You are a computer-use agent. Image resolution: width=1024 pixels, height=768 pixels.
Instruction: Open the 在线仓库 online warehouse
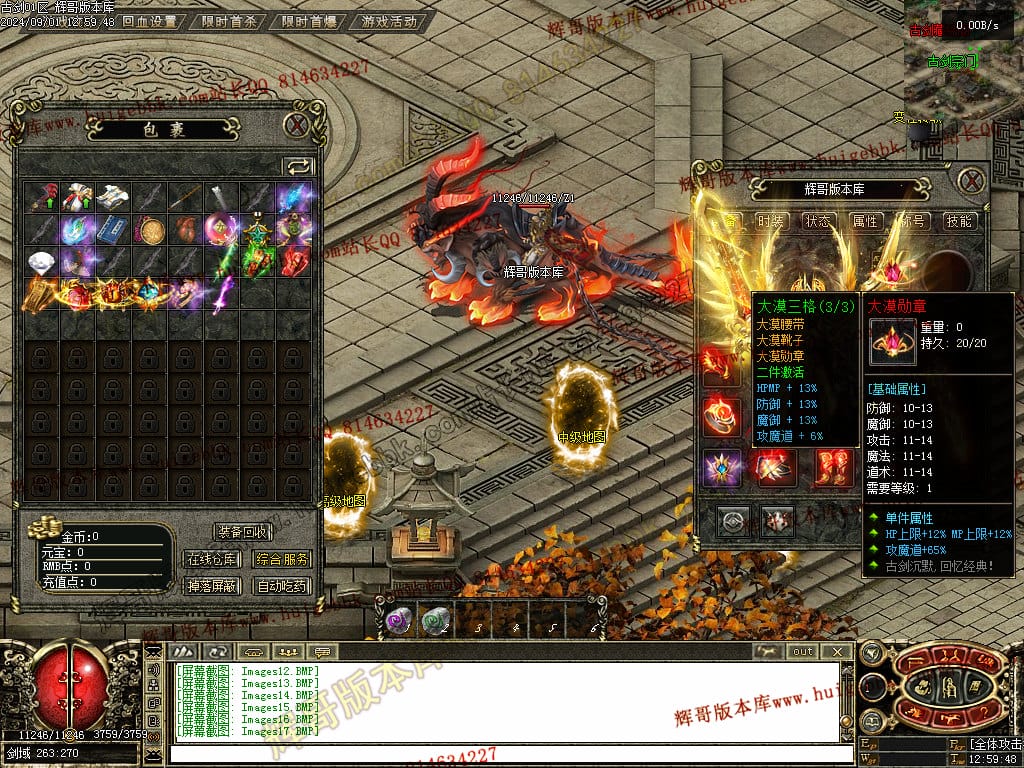click(x=212, y=559)
